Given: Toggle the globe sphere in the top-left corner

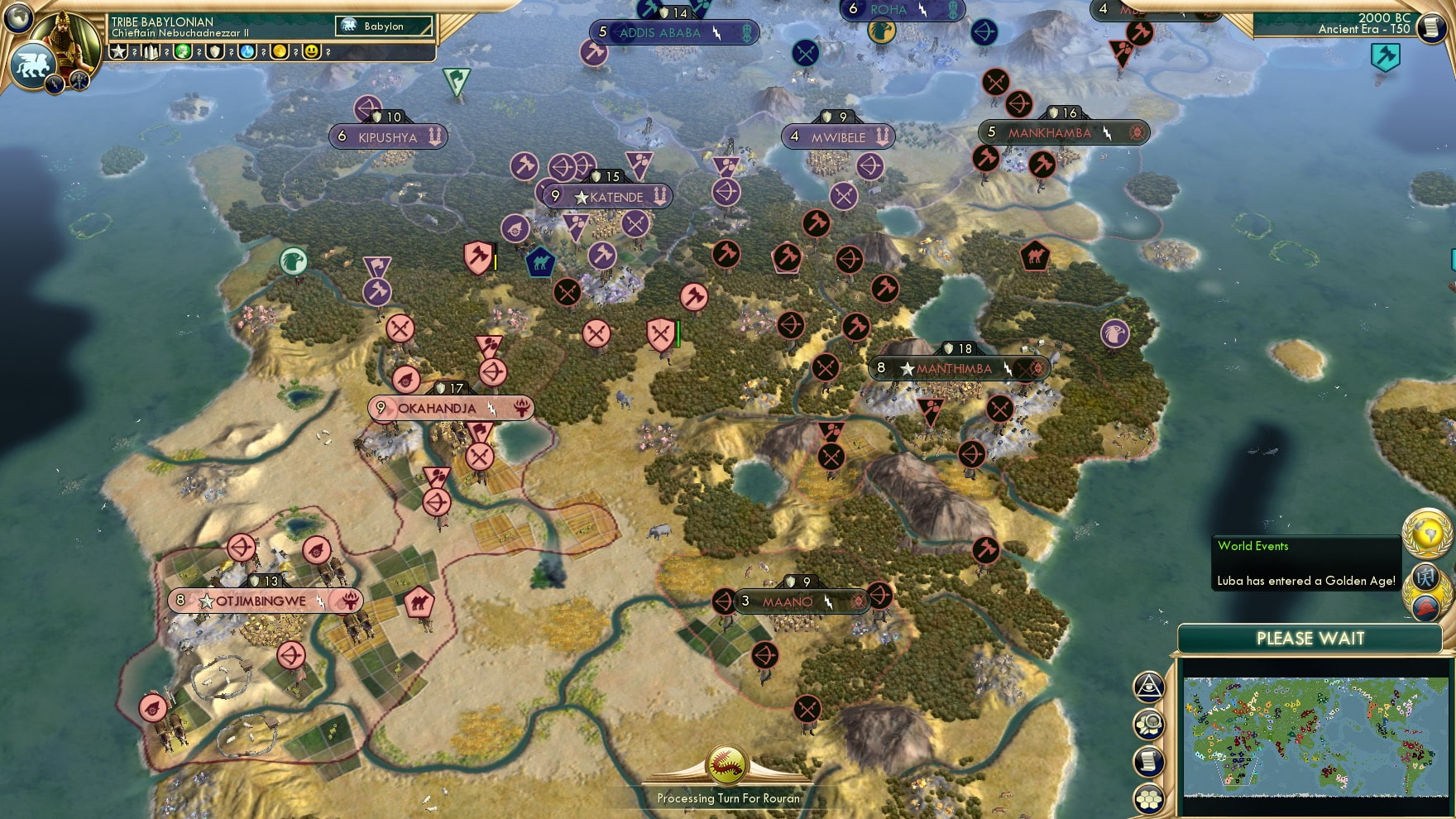Looking at the screenshot, I should coord(18,17).
